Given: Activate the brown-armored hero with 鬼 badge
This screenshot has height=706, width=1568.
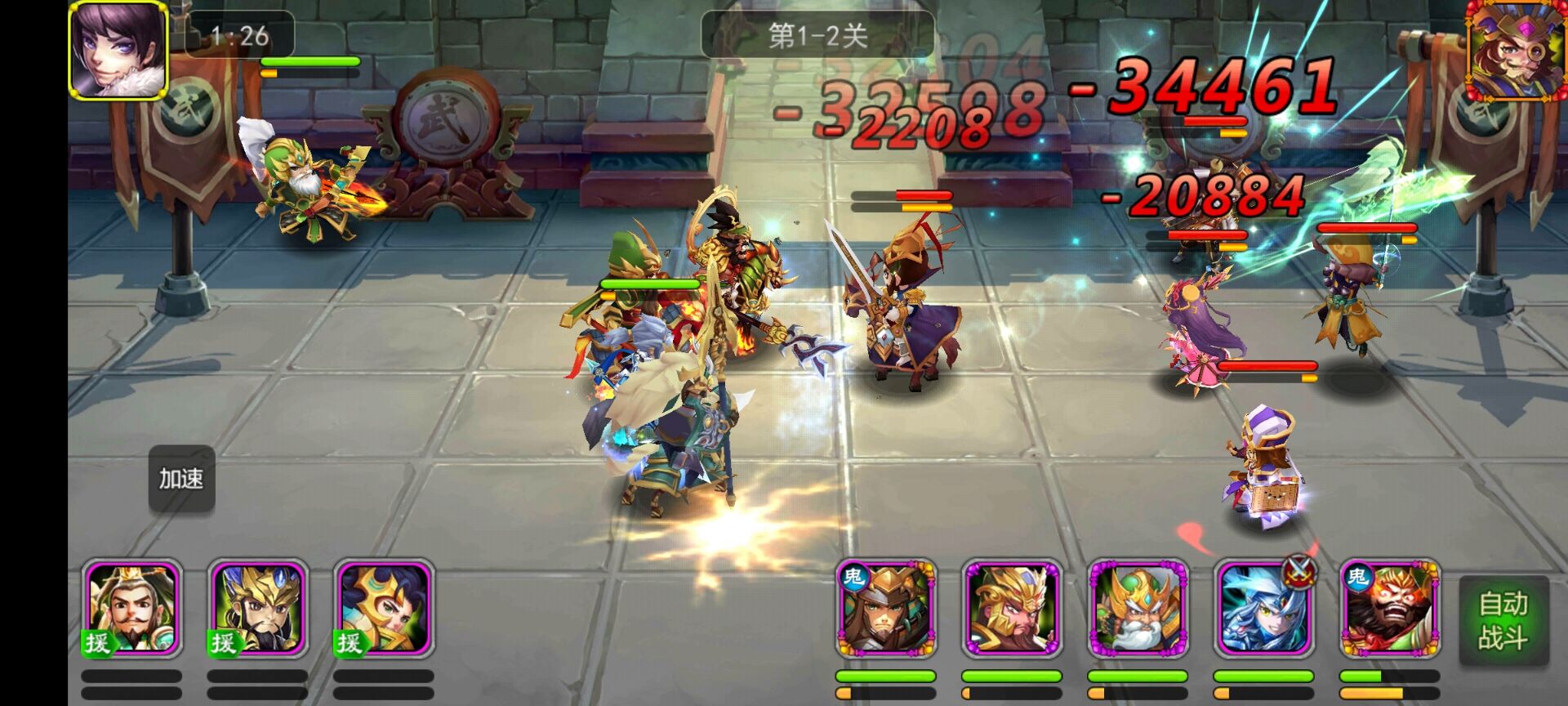Looking at the screenshot, I should click(x=885, y=609).
